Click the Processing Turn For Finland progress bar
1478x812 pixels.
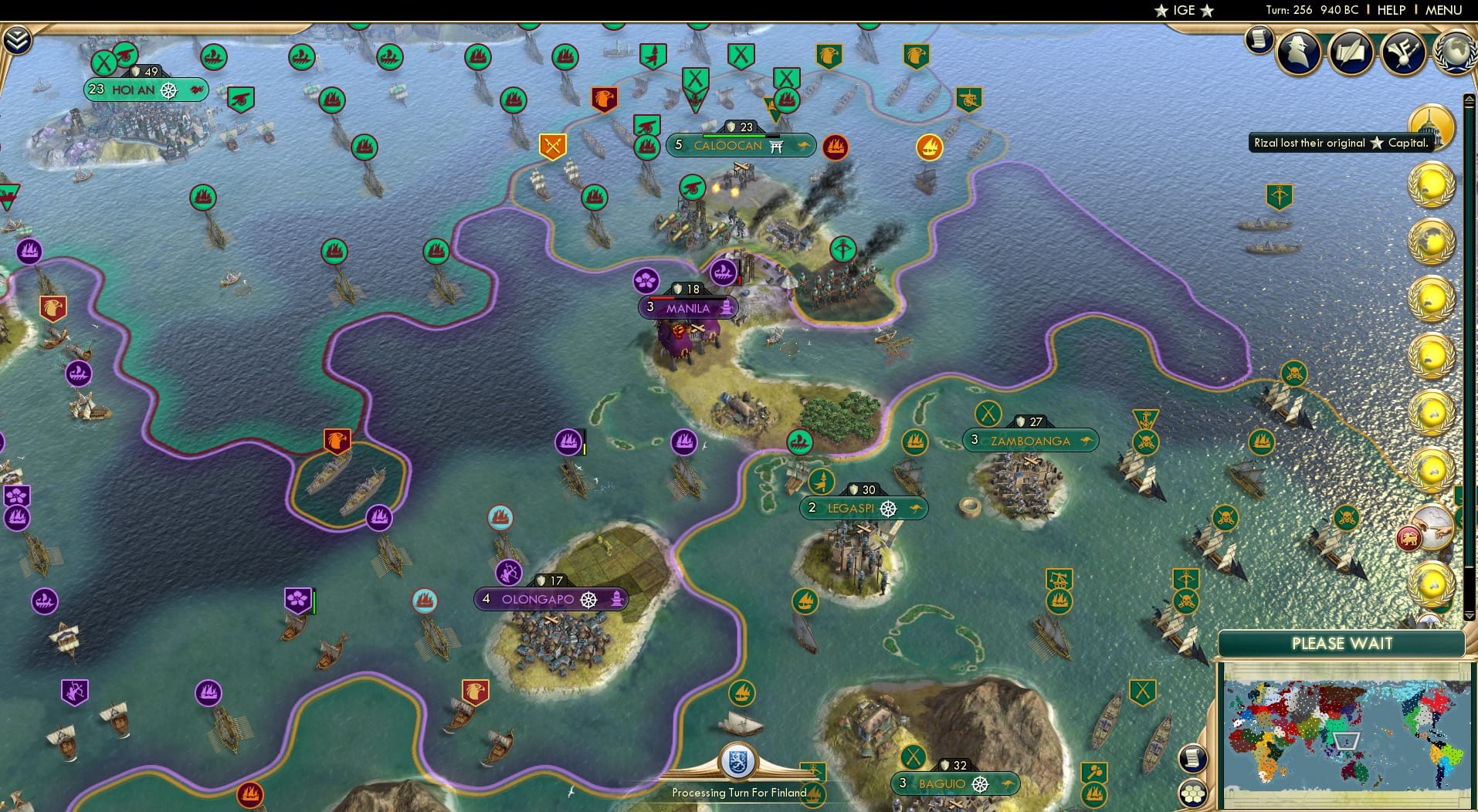[741, 793]
